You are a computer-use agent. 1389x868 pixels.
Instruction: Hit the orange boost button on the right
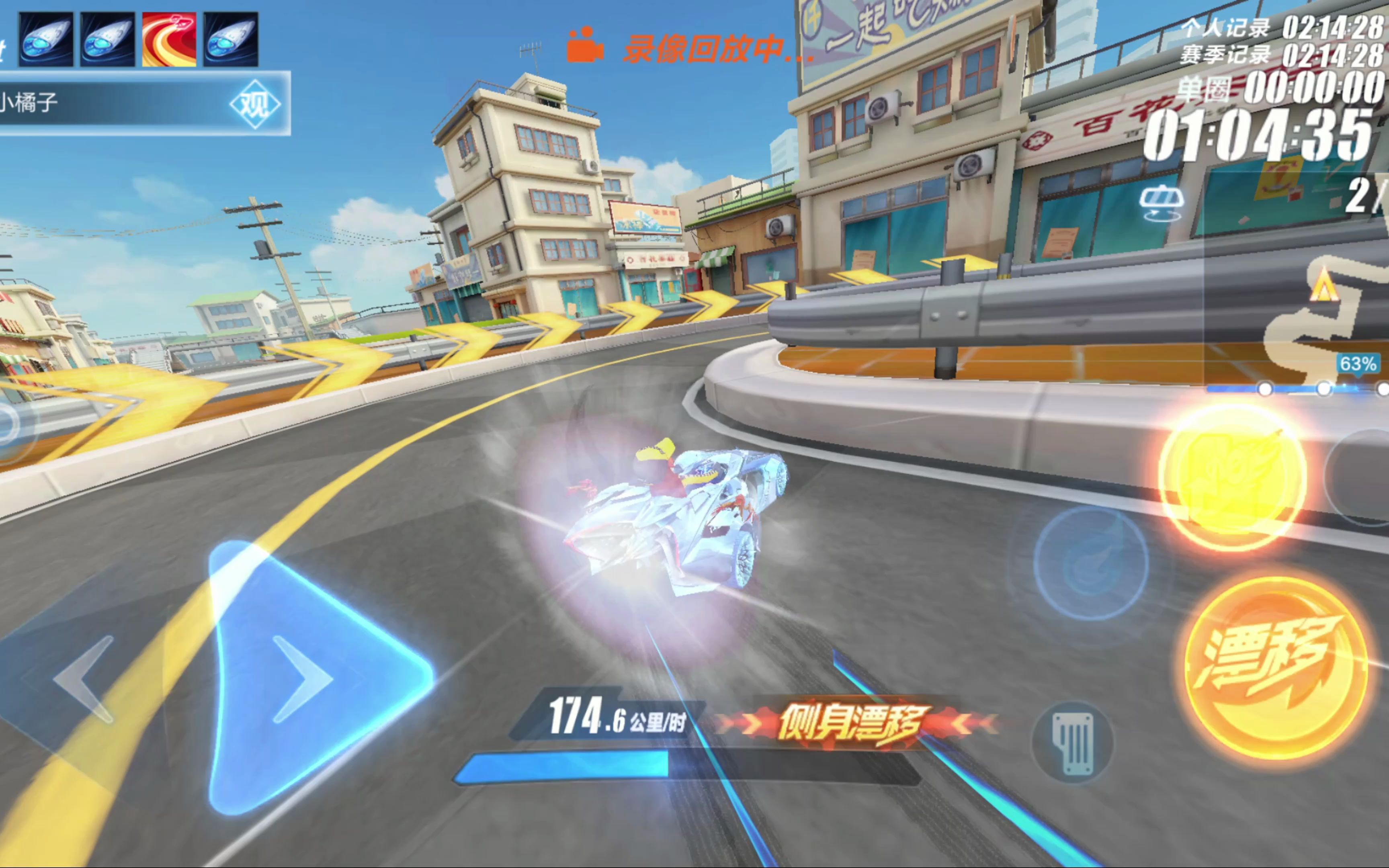pyautogui.click(x=1234, y=471)
